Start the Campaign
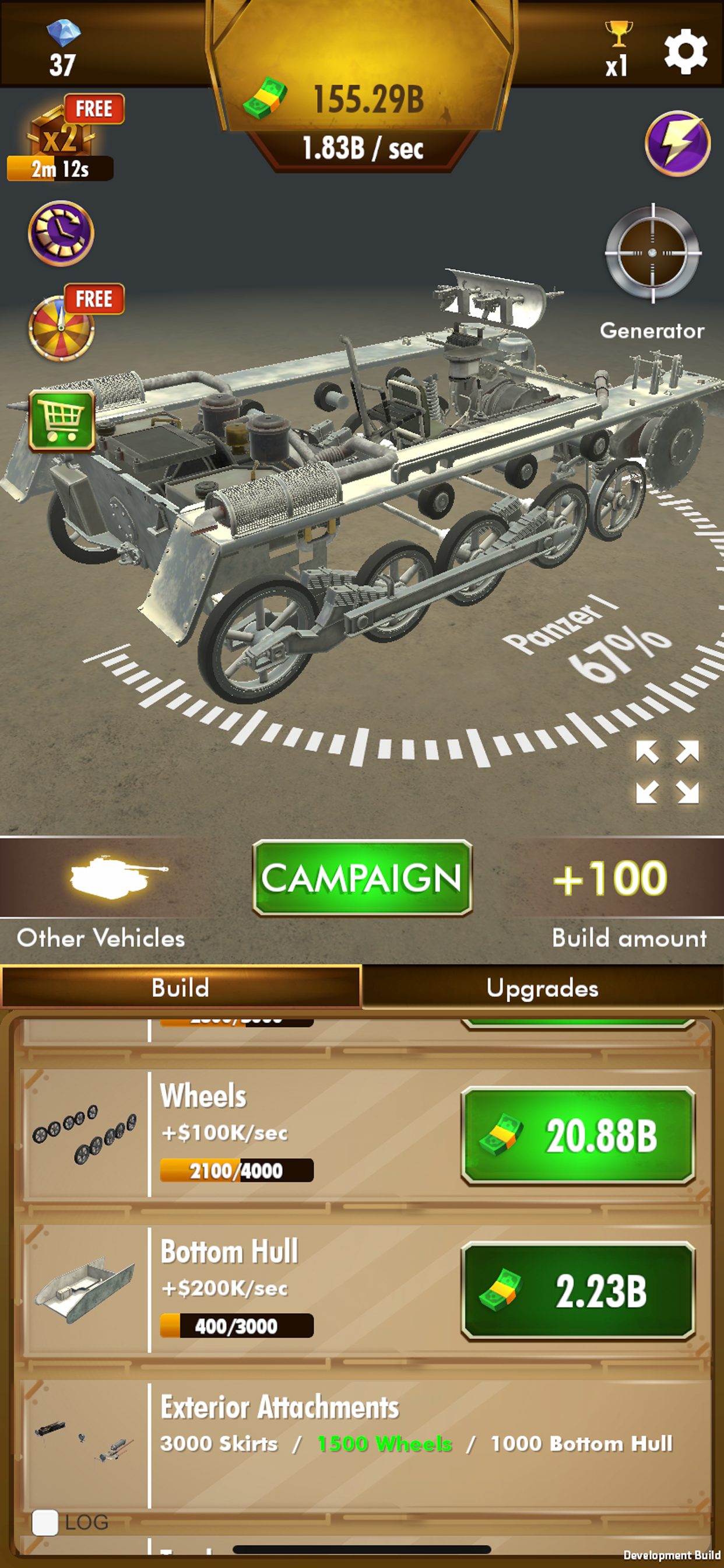Image resolution: width=724 pixels, height=1568 pixels. pos(362,878)
